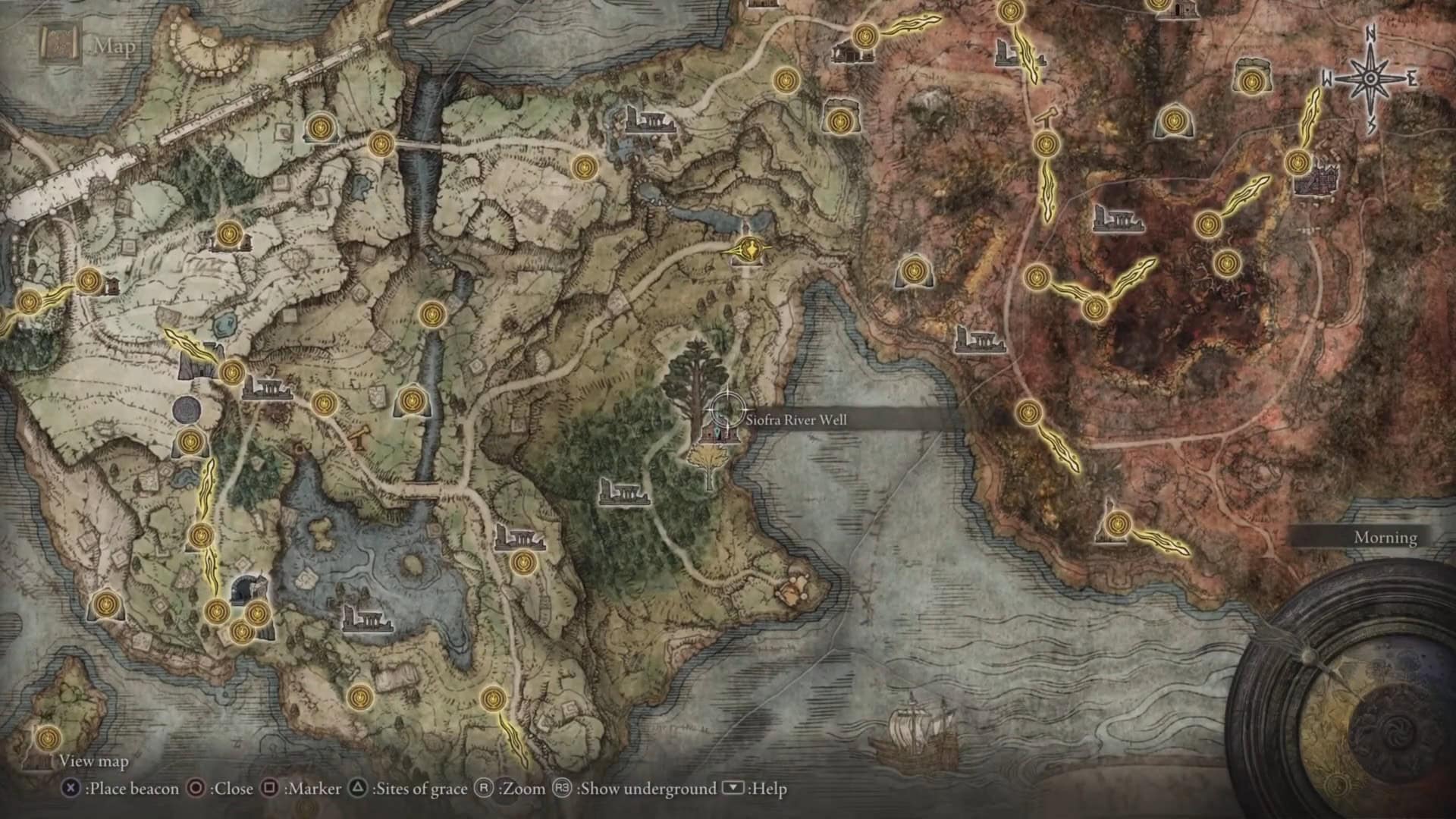The width and height of the screenshot is (1456, 819).
Task: Pick the ruins icon inside the blue lake
Action: point(366,619)
